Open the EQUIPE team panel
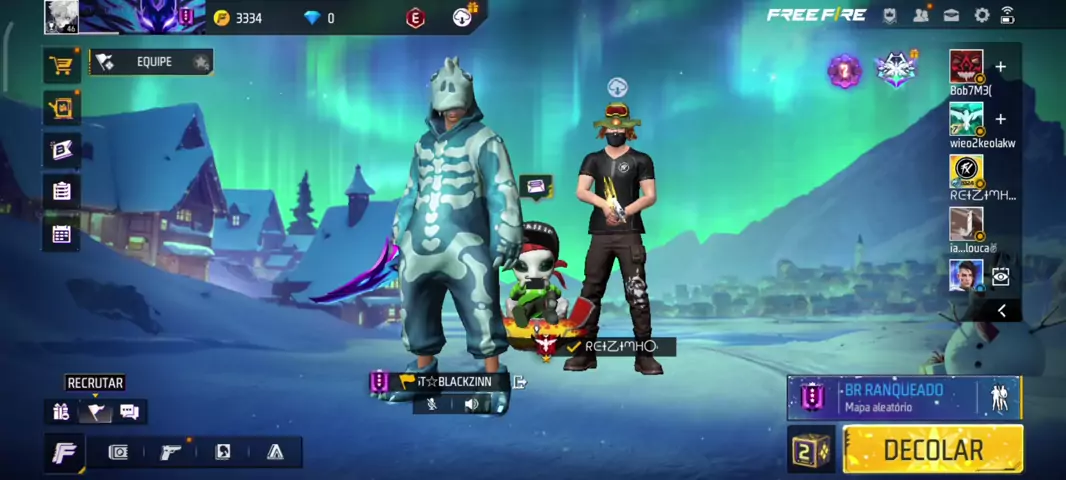This screenshot has width=1066, height=480. 151,62
